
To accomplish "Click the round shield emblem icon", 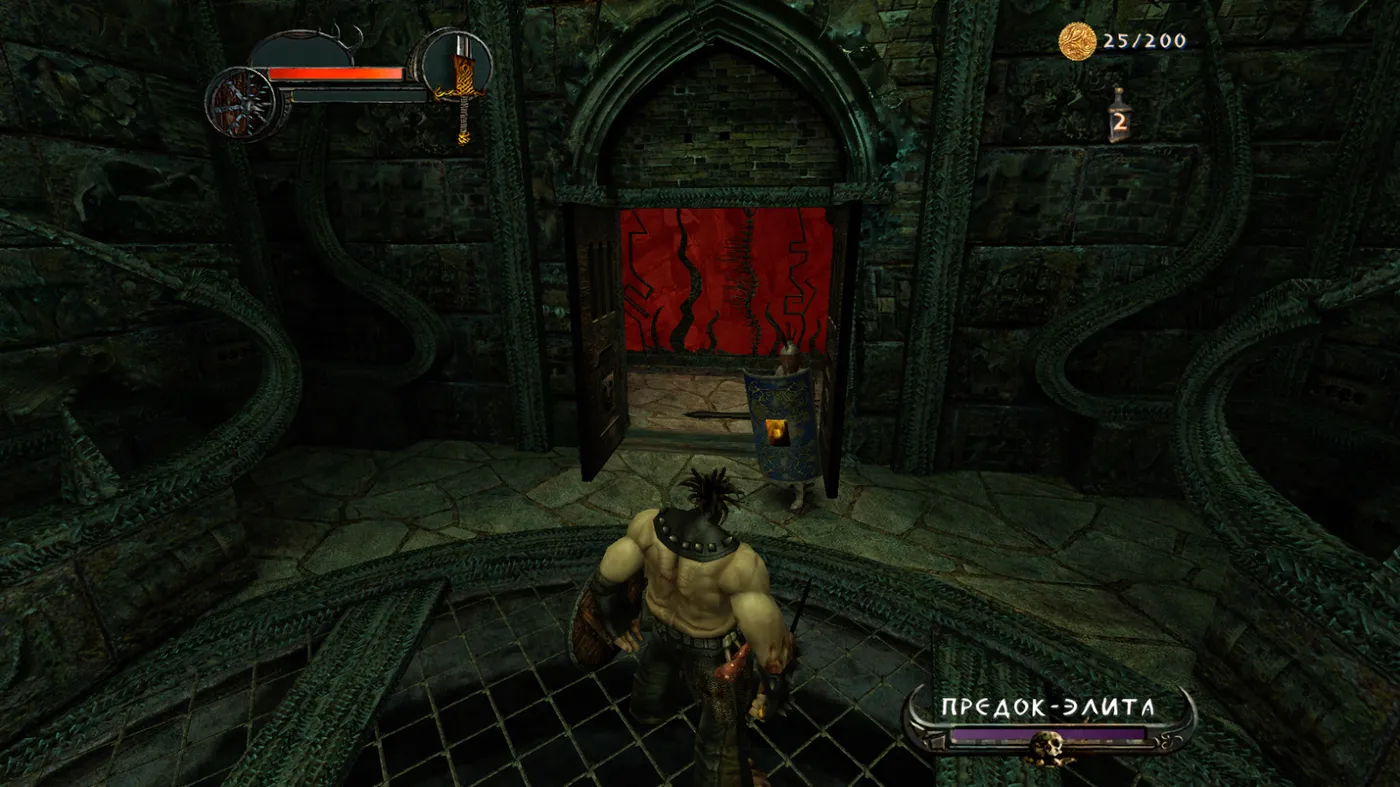I will pos(242,103).
